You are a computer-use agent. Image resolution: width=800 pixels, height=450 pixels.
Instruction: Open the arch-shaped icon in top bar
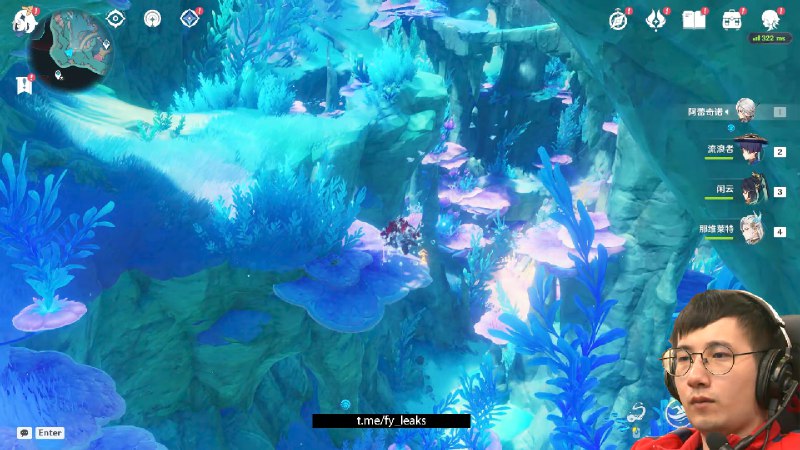[x=152, y=18]
